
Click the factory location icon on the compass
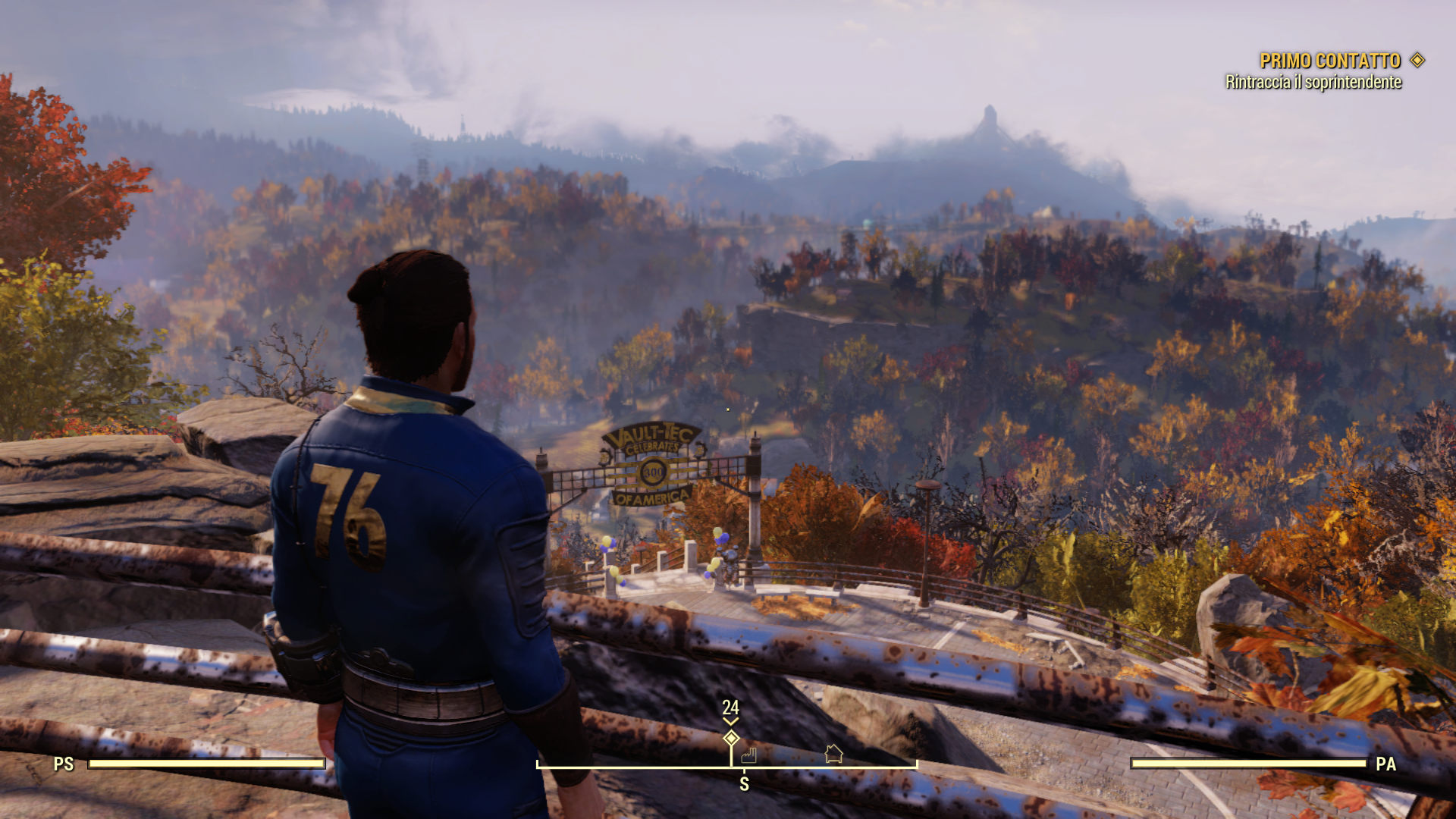pos(749,755)
